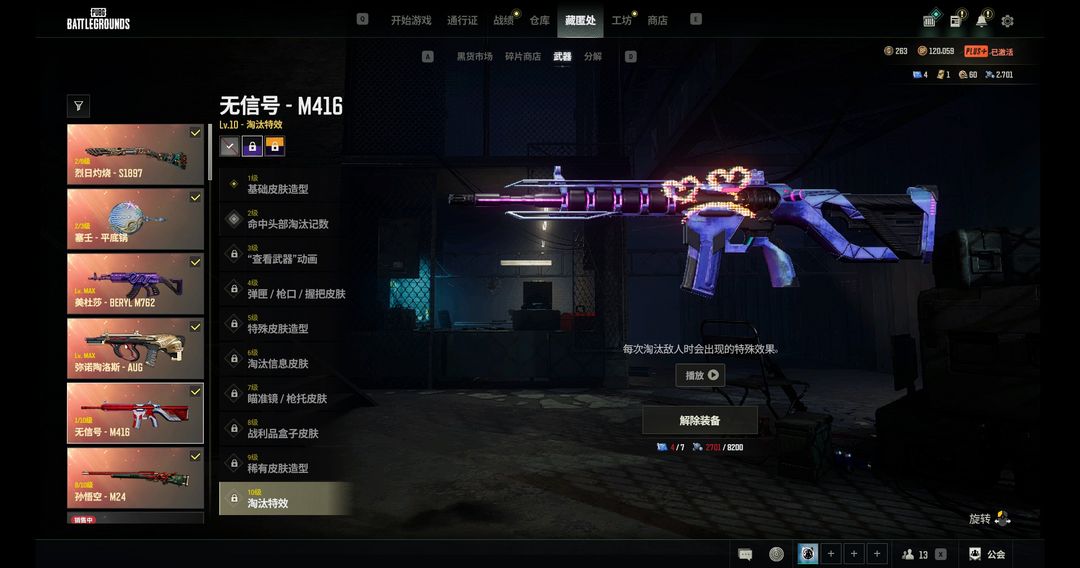Open the settings gear icon
The height and width of the screenshot is (568, 1080).
pos(1007,21)
